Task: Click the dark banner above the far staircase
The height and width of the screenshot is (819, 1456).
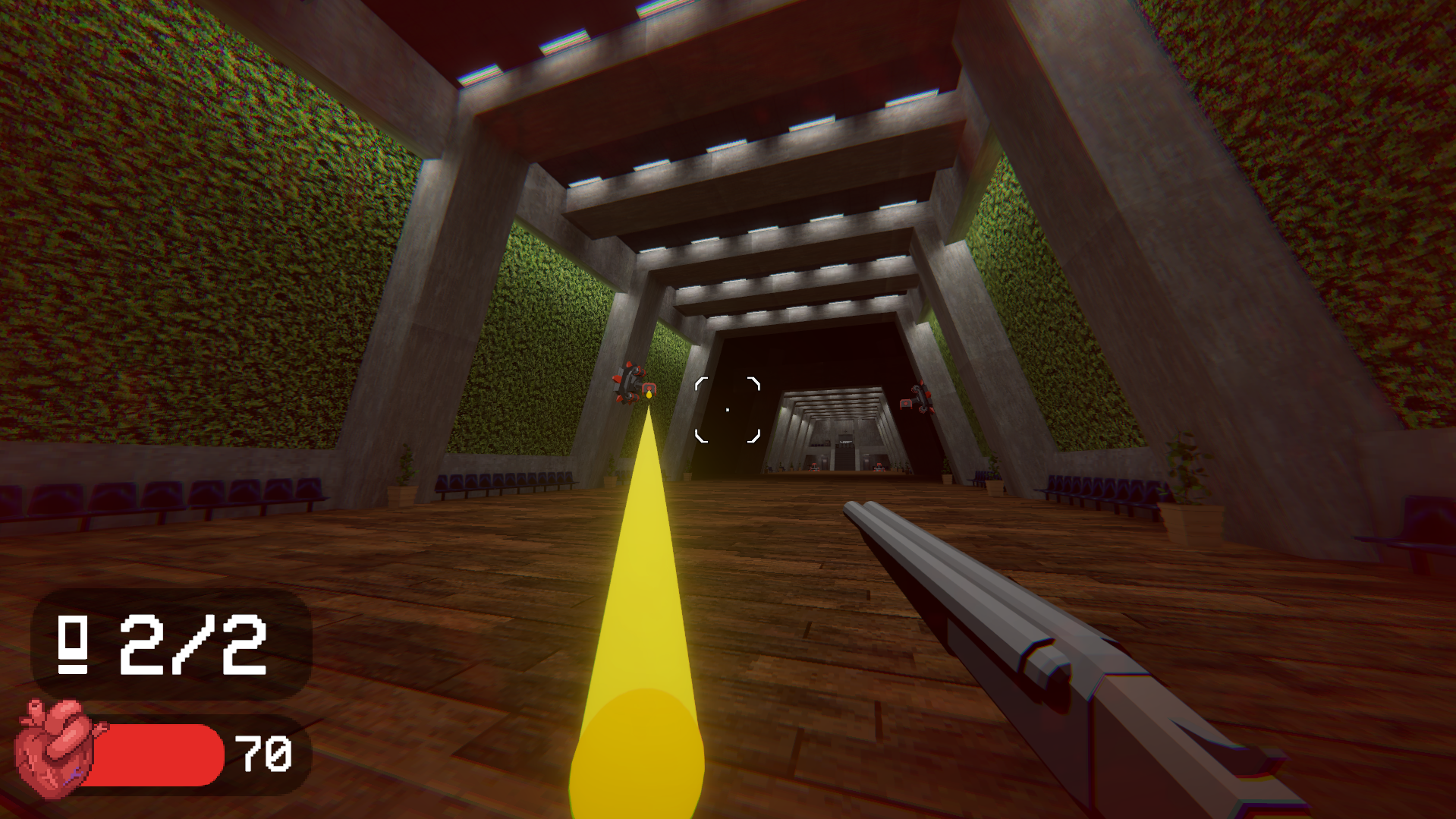Action: point(845,442)
